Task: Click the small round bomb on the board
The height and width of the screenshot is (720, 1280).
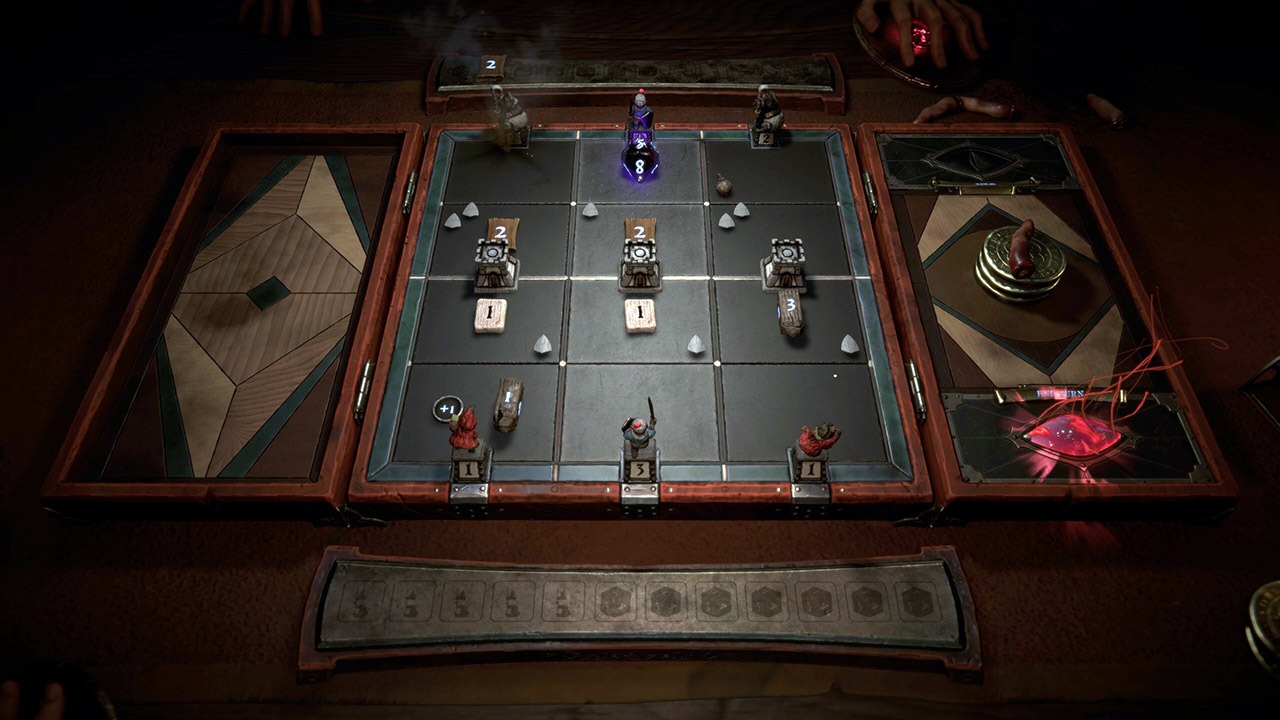Action: point(723,185)
